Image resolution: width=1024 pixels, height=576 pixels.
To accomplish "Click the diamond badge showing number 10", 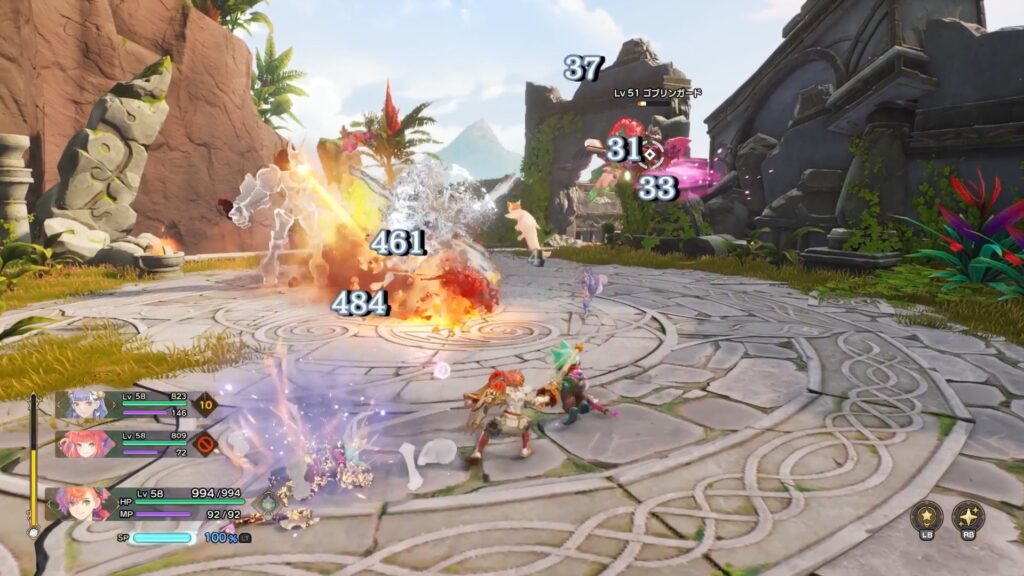I will point(206,405).
